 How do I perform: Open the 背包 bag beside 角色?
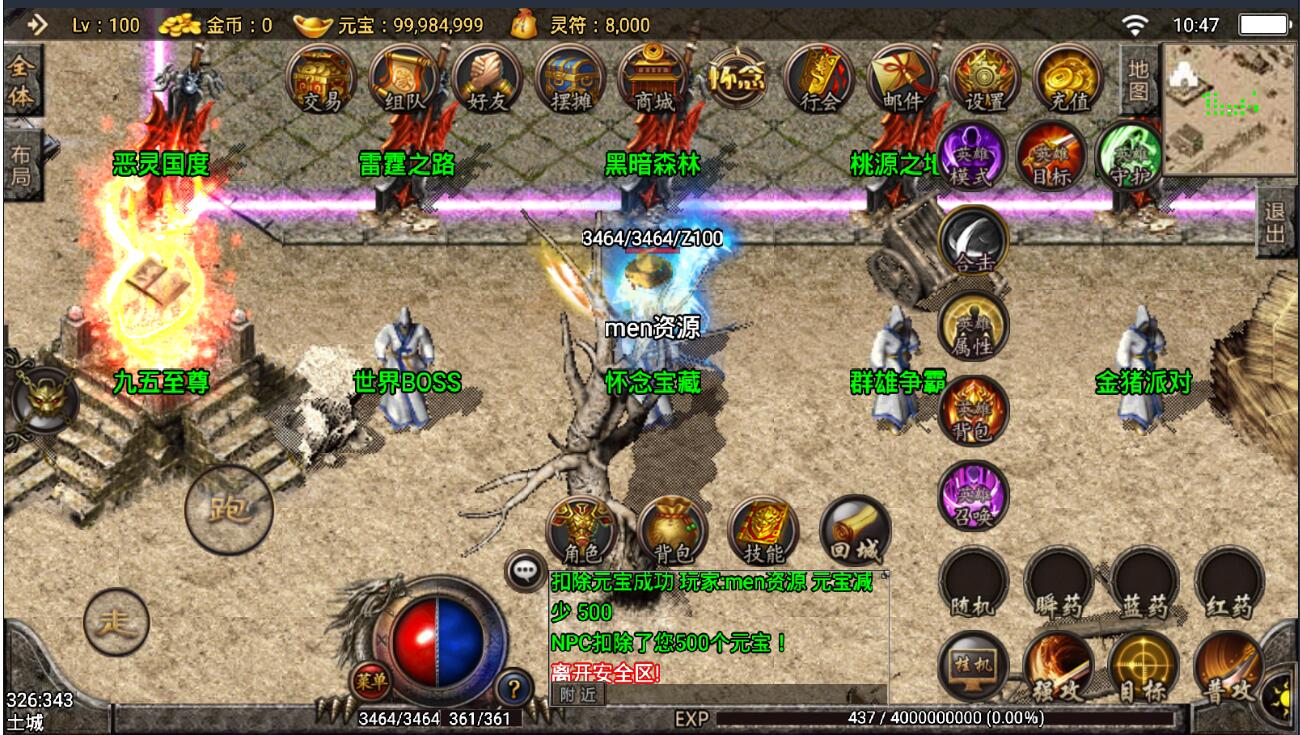tap(672, 530)
